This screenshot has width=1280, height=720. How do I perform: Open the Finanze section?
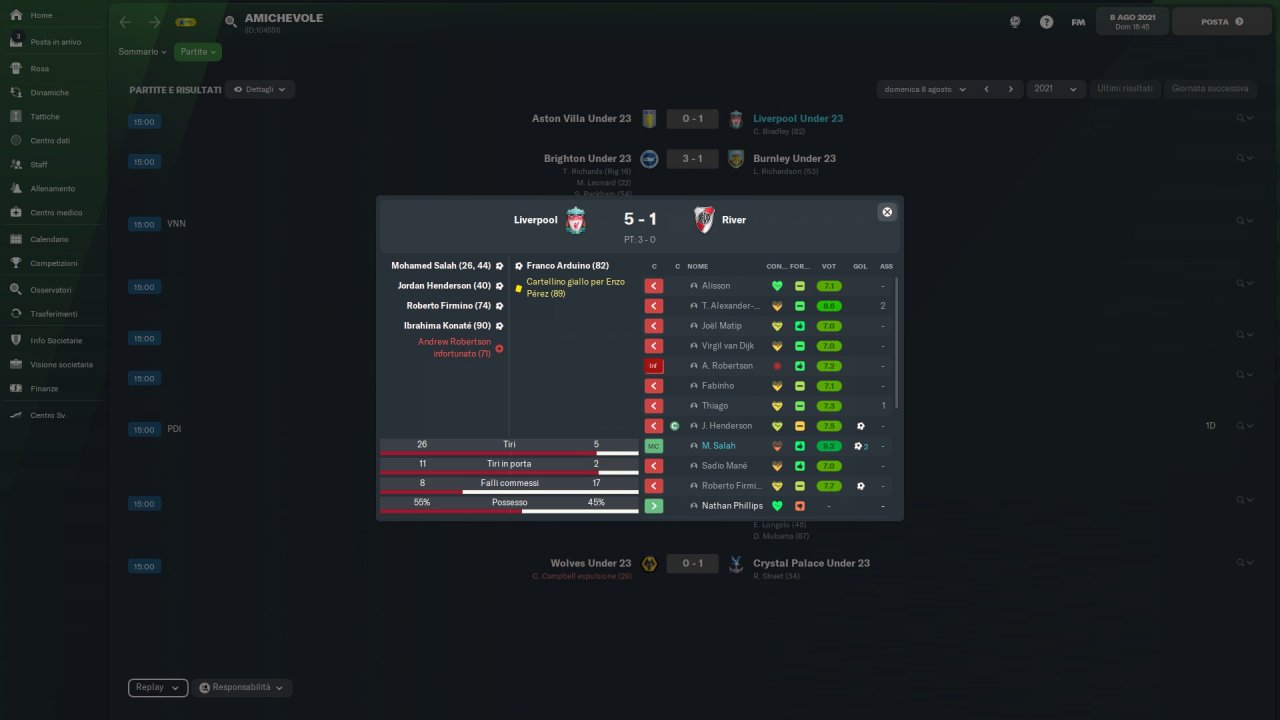[x=44, y=389]
